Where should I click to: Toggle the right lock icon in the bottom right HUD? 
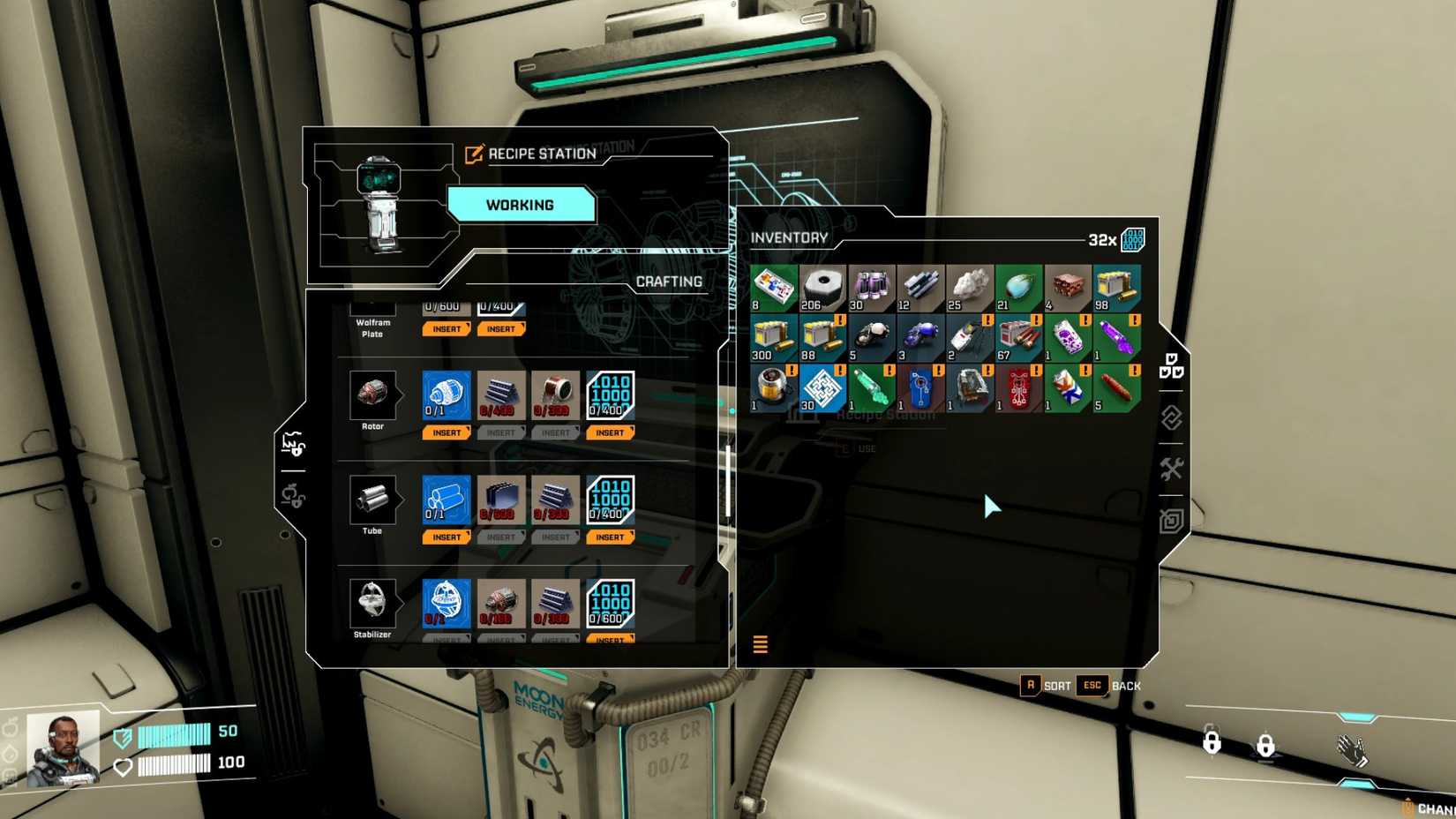(1265, 744)
